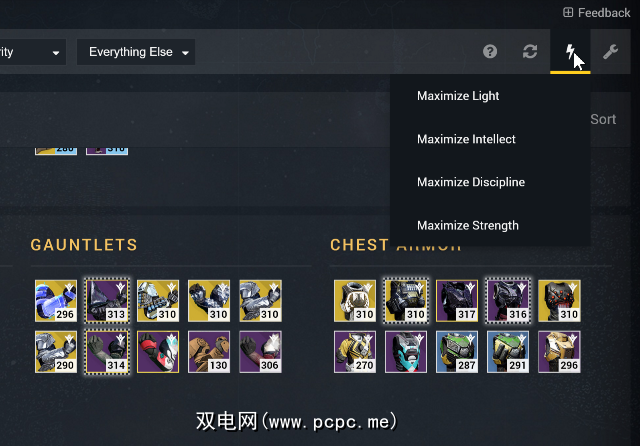Open settings via the wrench icon
The image size is (640, 446).
point(610,52)
